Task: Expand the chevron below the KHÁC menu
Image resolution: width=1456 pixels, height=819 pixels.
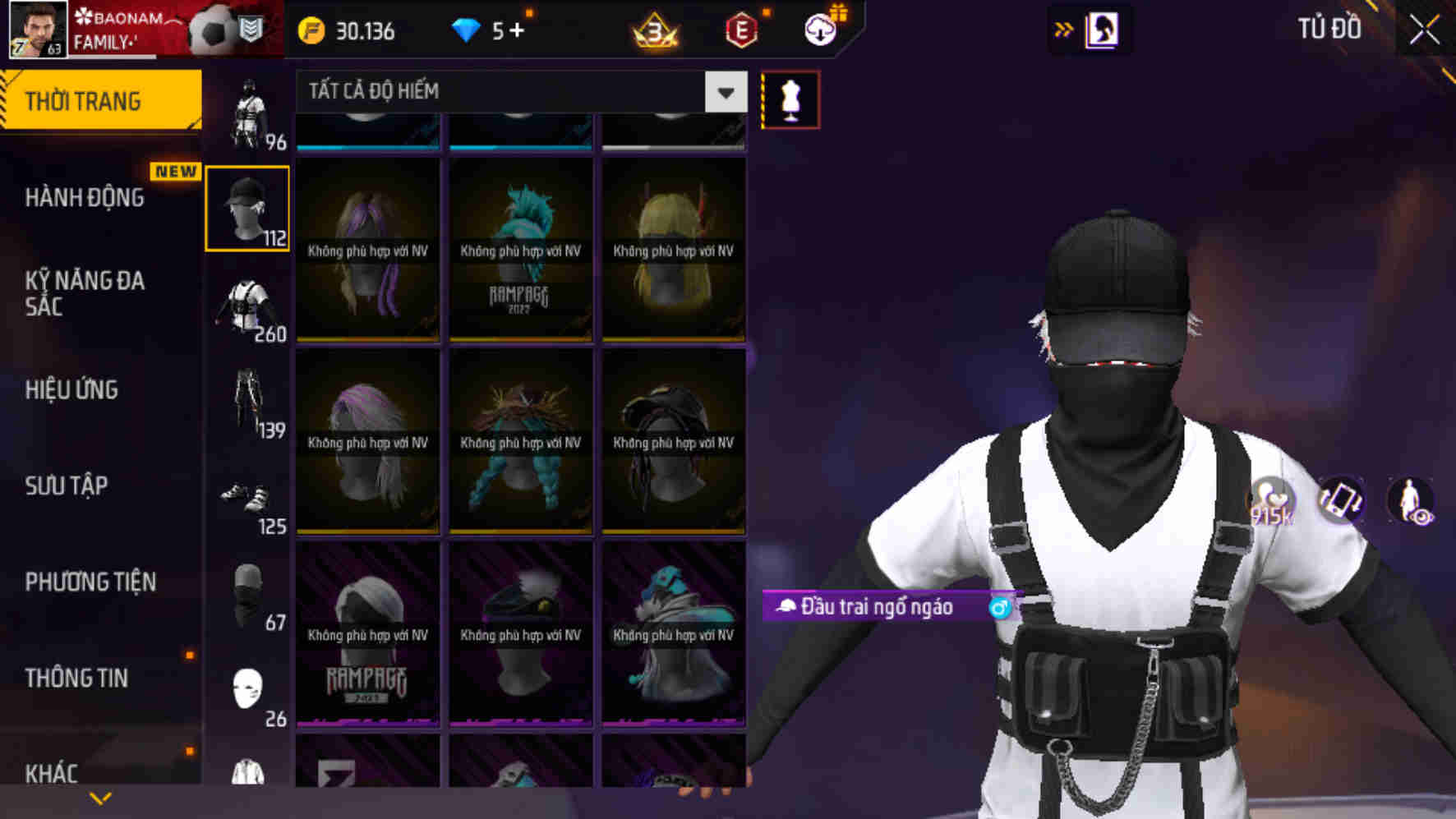Action: coord(101,796)
